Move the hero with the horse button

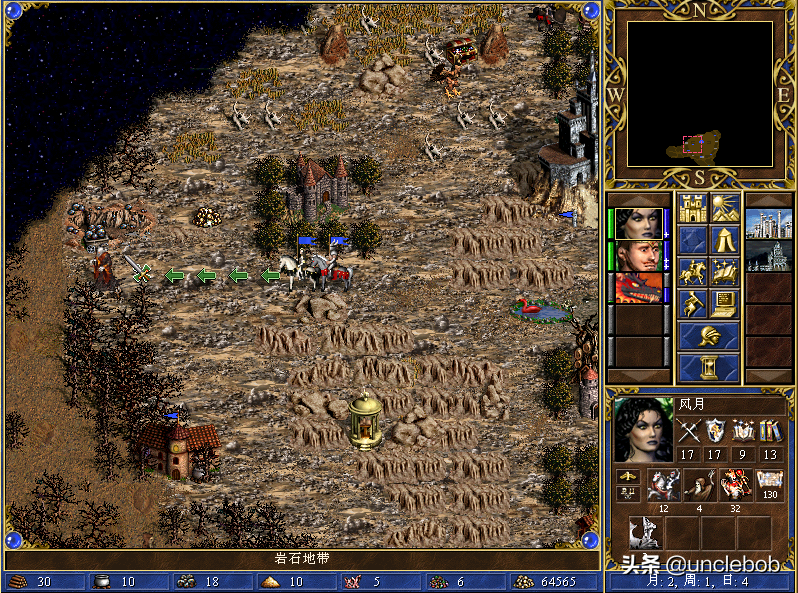(x=692, y=272)
